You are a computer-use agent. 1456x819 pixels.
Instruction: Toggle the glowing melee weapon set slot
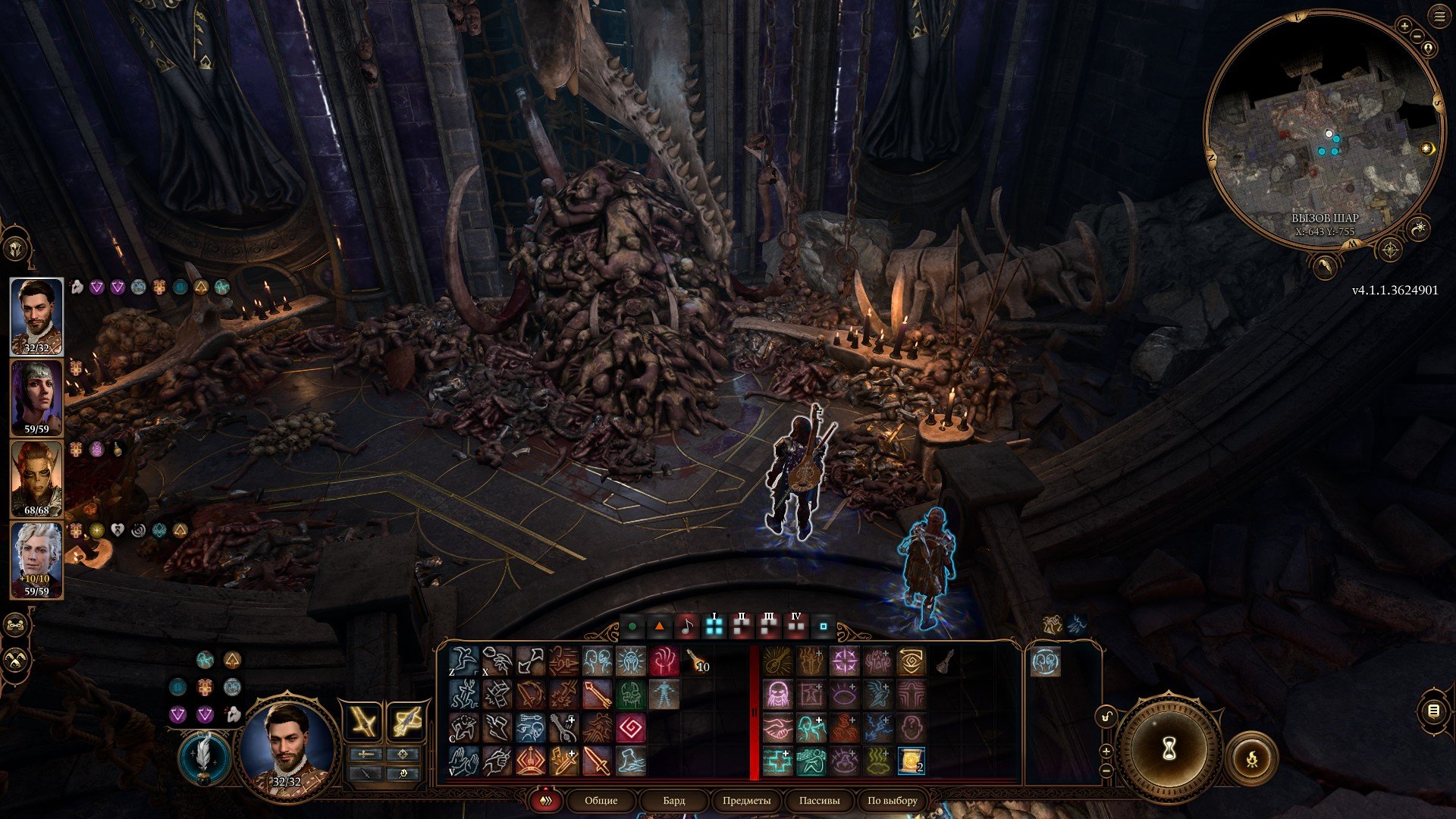[364, 720]
